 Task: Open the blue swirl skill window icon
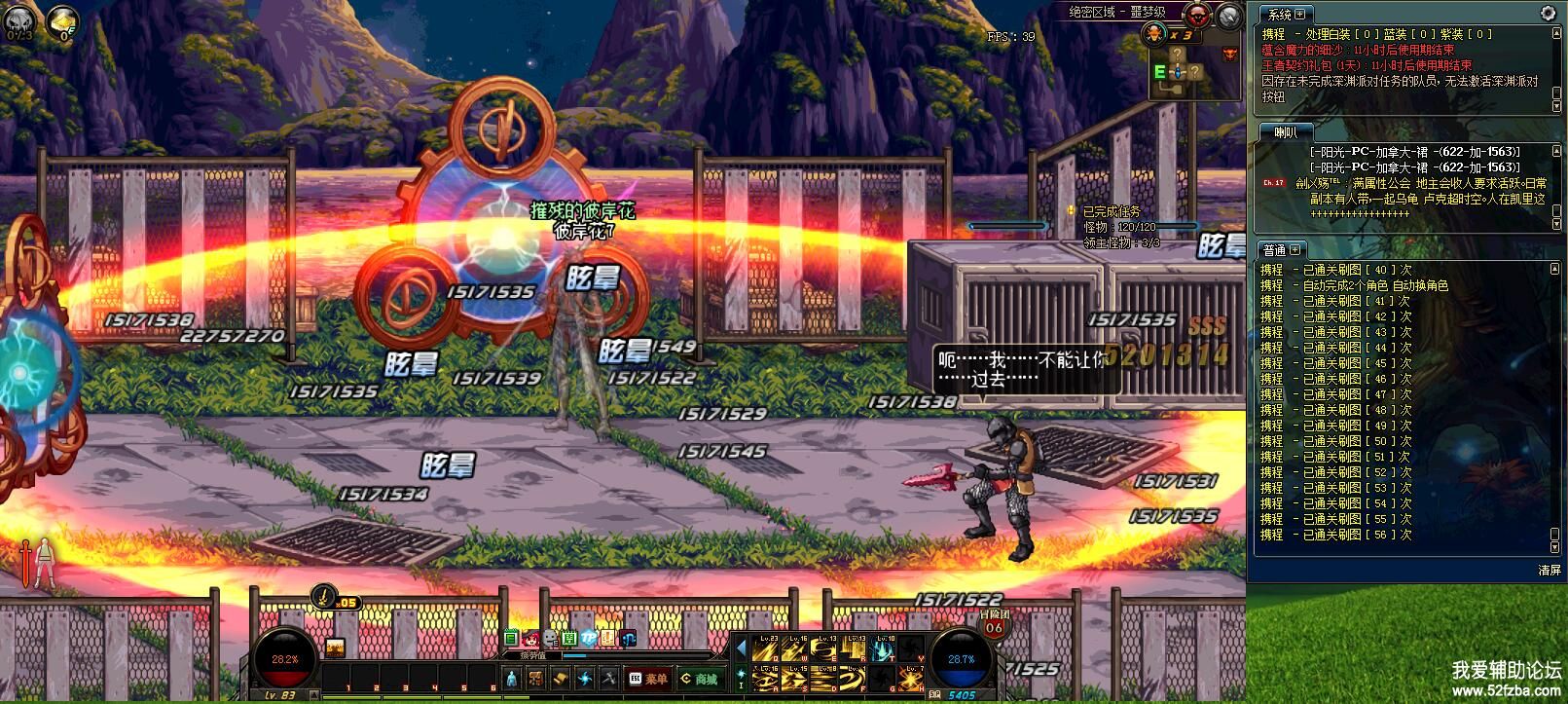pyautogui.click(x=584, y=679)
